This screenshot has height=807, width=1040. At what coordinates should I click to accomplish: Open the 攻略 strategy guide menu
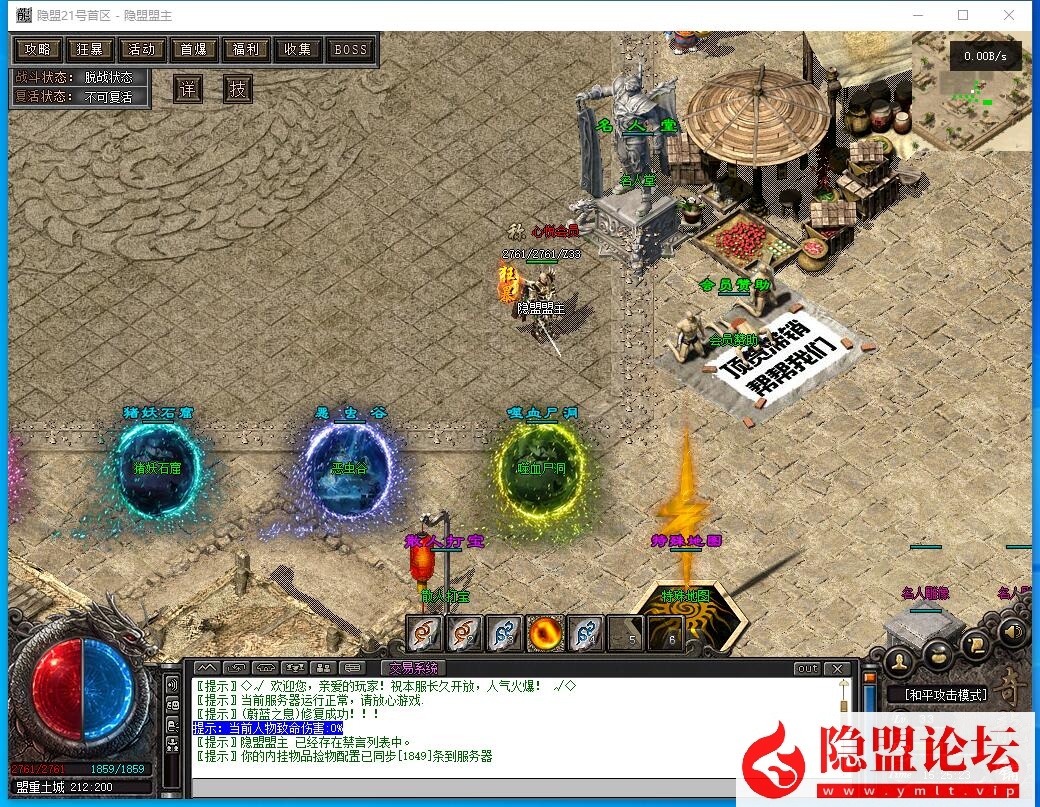tap(38, 49)
